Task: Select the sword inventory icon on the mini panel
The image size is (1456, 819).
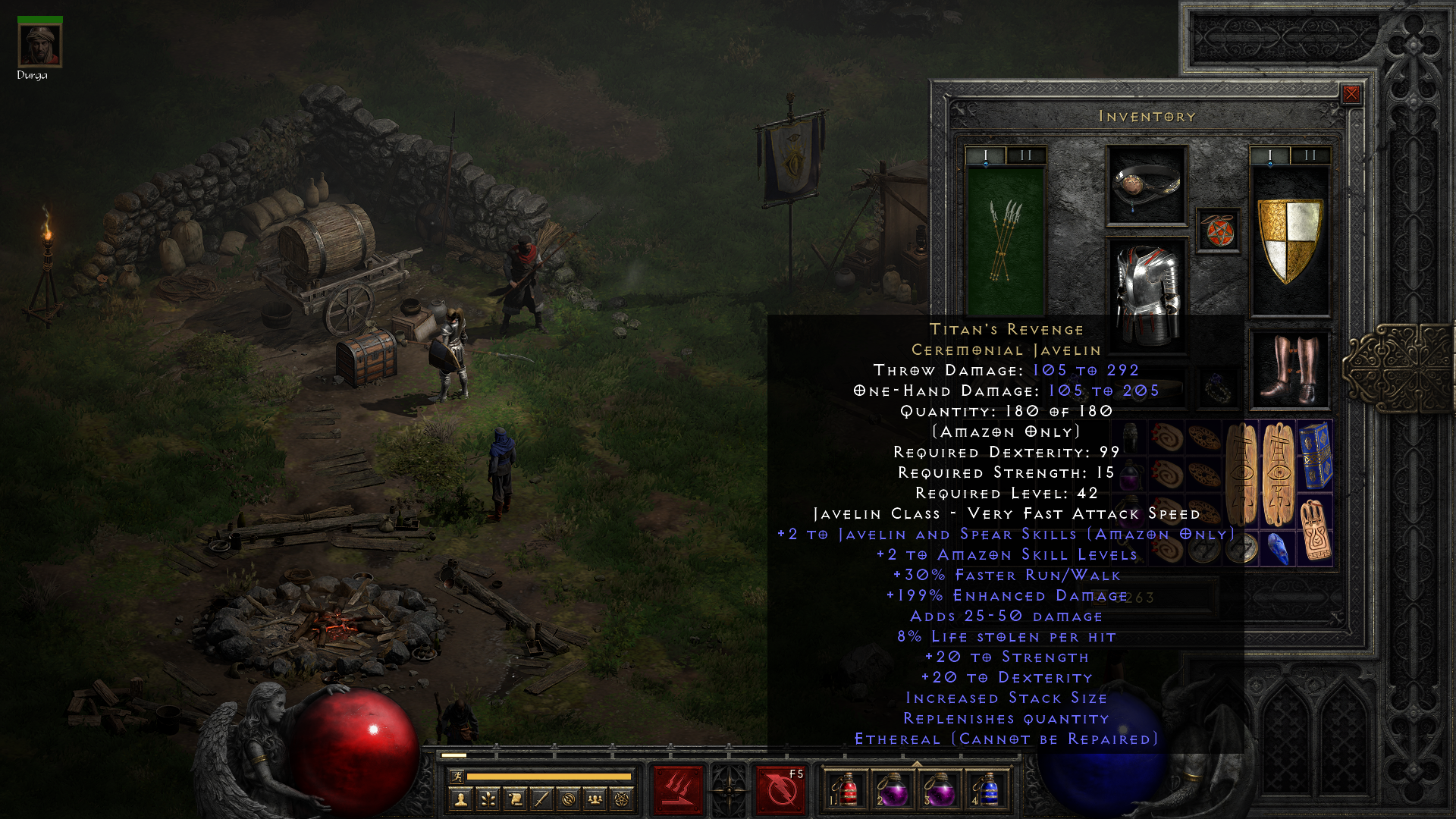Action: 541,799
